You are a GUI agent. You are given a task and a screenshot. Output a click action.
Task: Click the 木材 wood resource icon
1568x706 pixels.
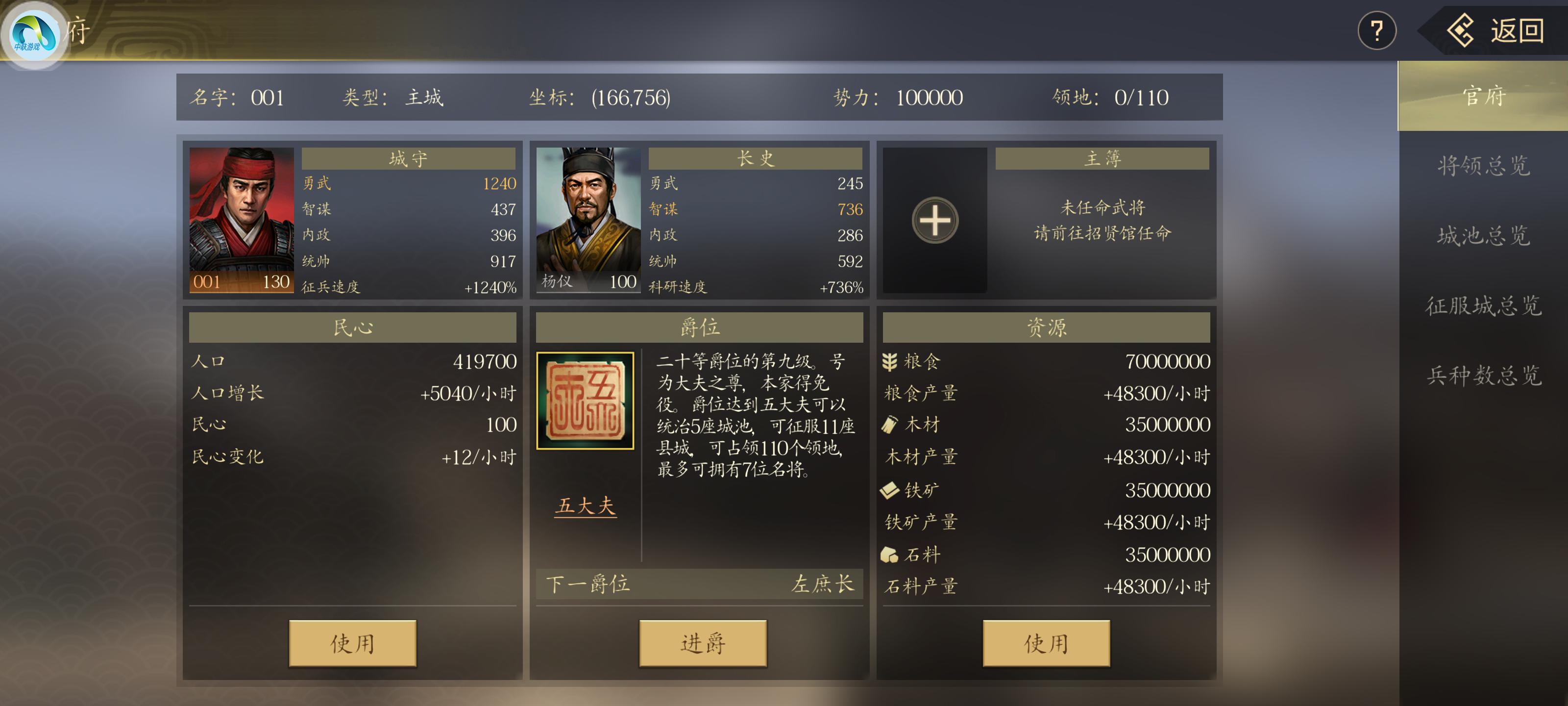point(889,425)
